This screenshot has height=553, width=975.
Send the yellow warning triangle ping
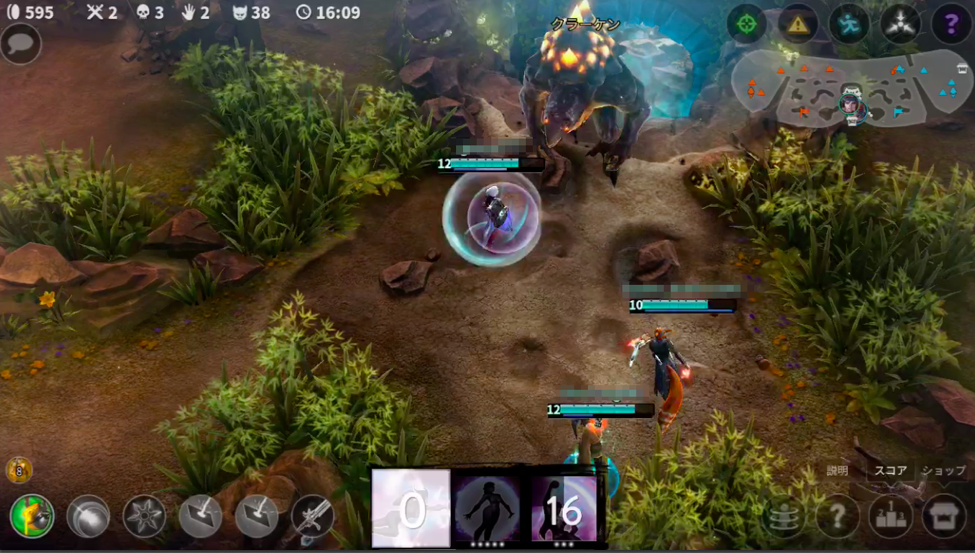pyautogui.click(x=798, y=24)
